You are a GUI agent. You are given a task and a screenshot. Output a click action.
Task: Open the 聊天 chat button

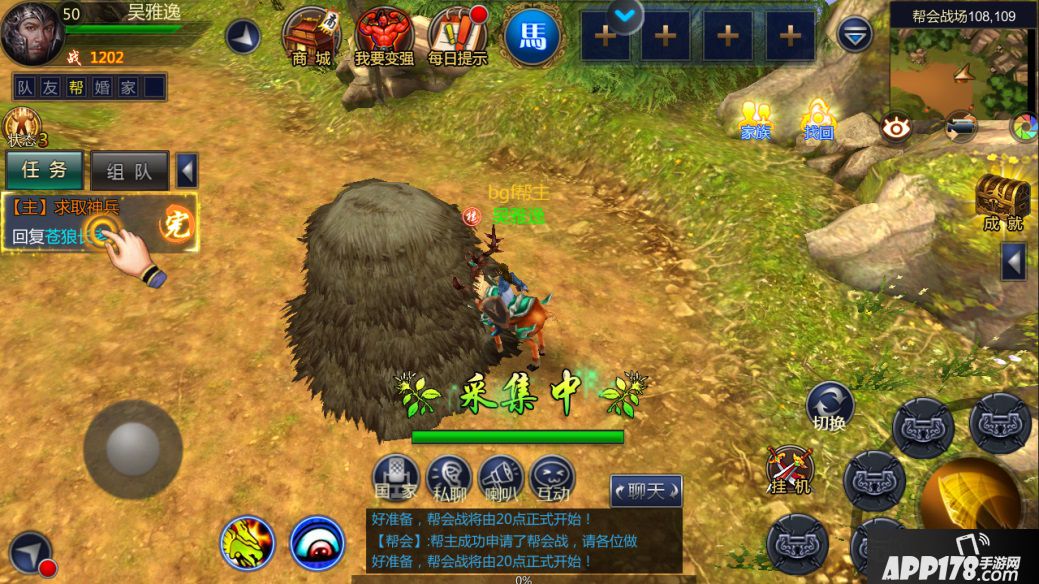pos(646,490)
